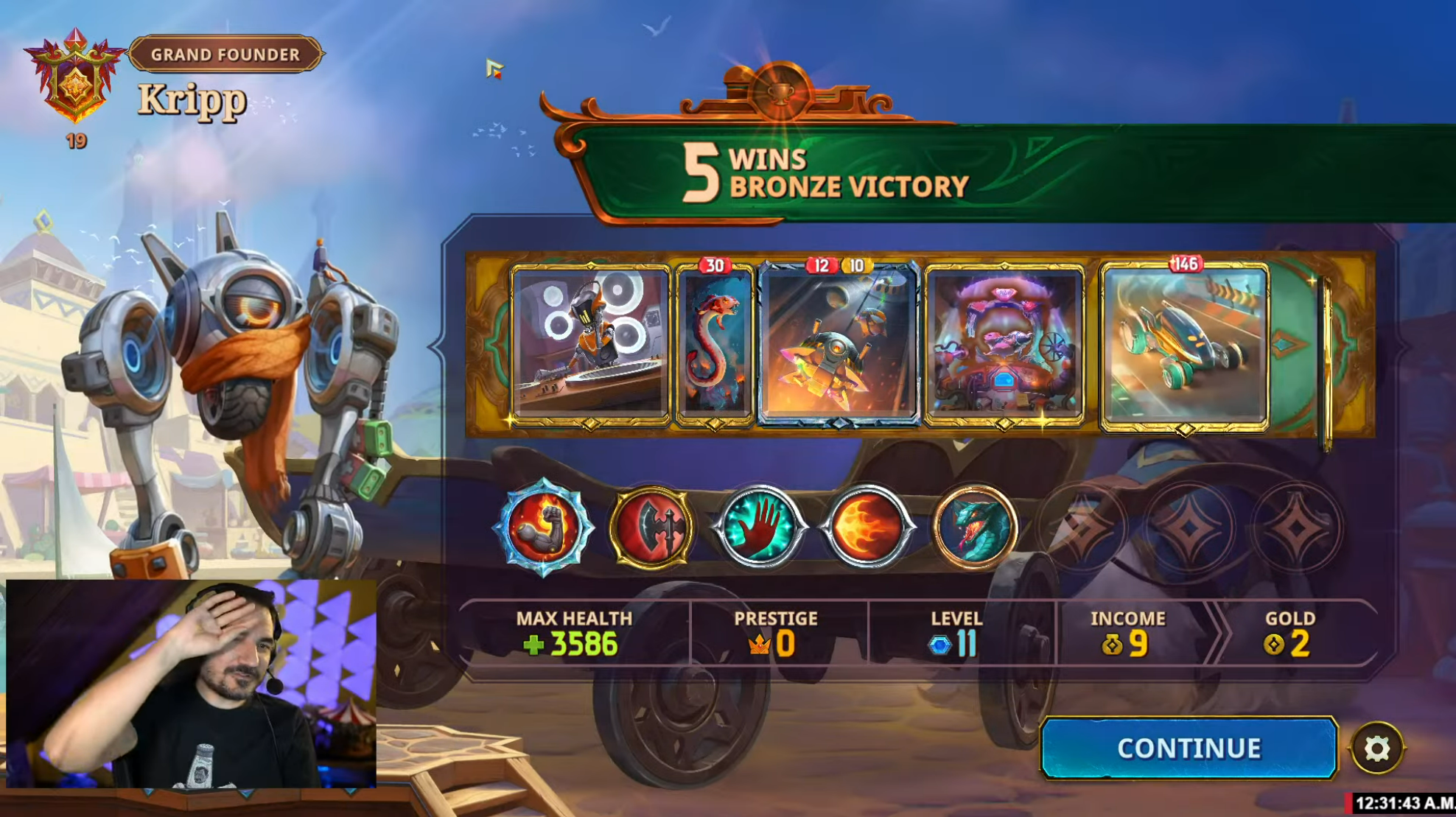Open settings via the gear icon
Viewport: 1456px width, 817px height.
[1376, 748]
